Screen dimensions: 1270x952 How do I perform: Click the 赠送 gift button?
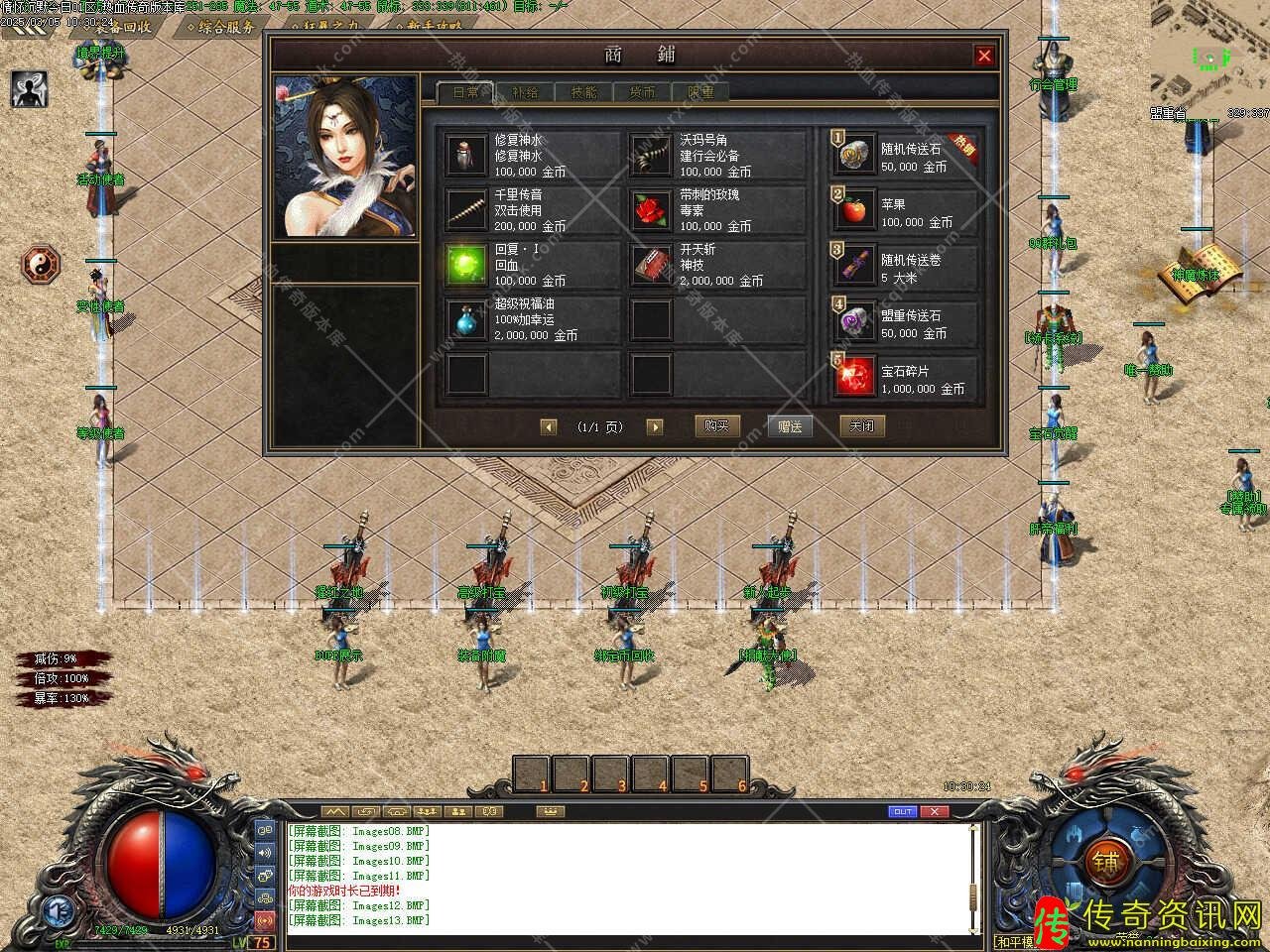point(790,426)
